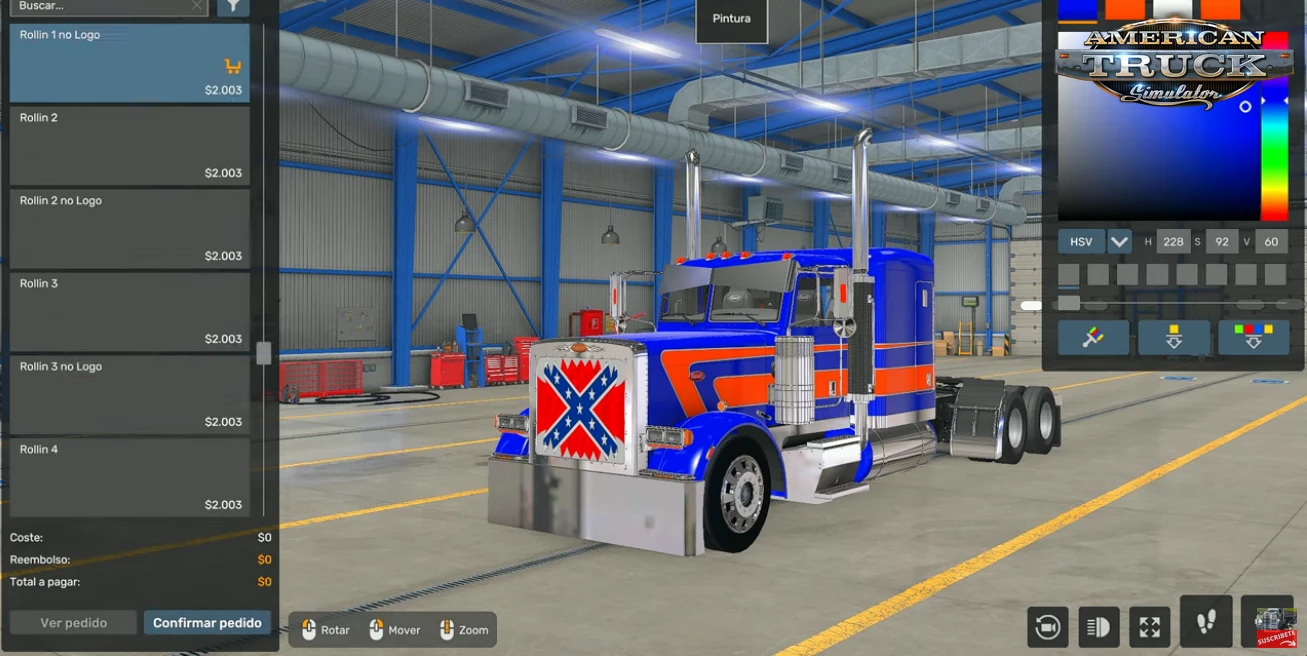
Task: Open the Ver pedido order view
Action: pos(73,623)
